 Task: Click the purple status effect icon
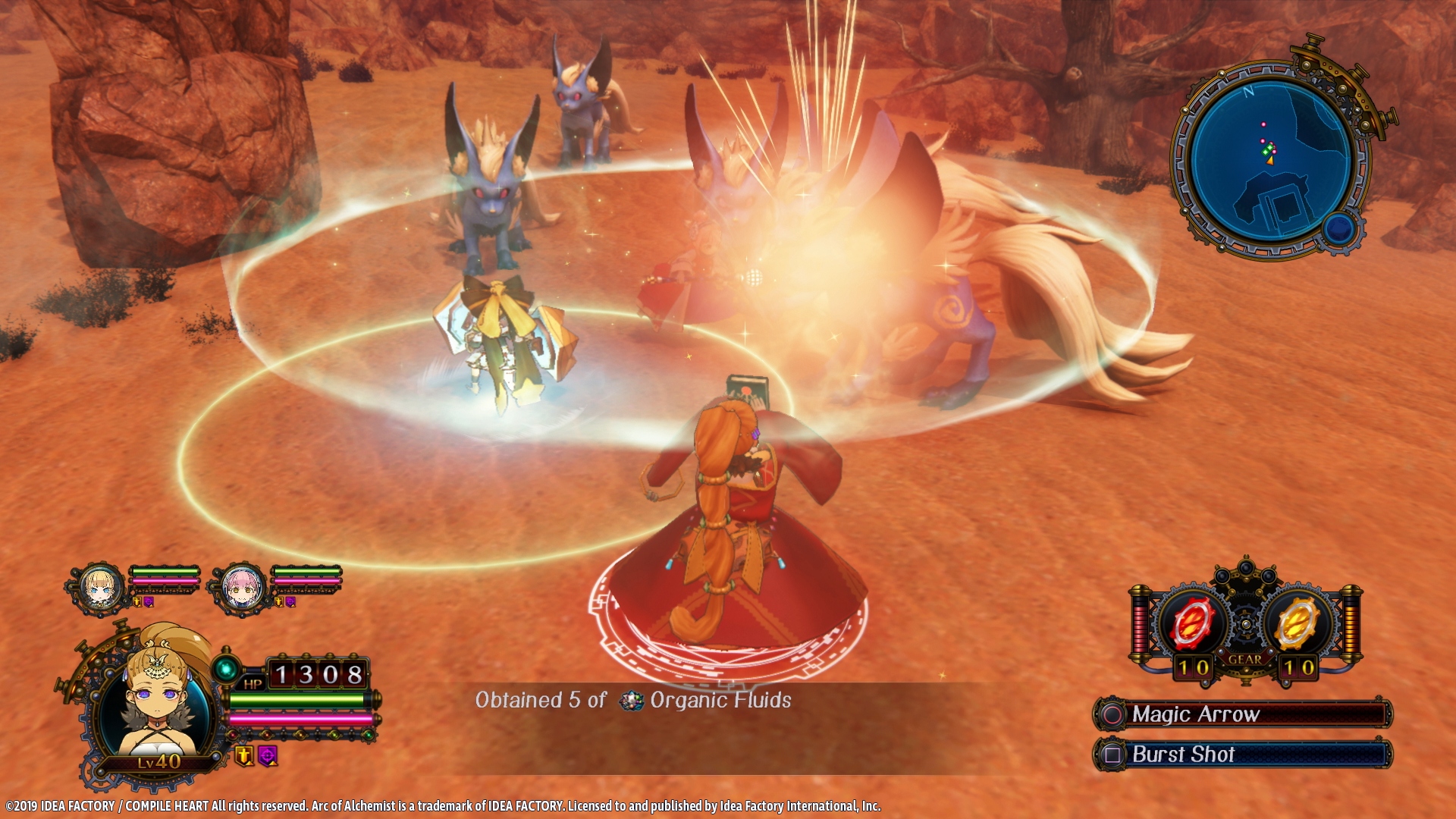pyautogui.click(x=268, y=755)
